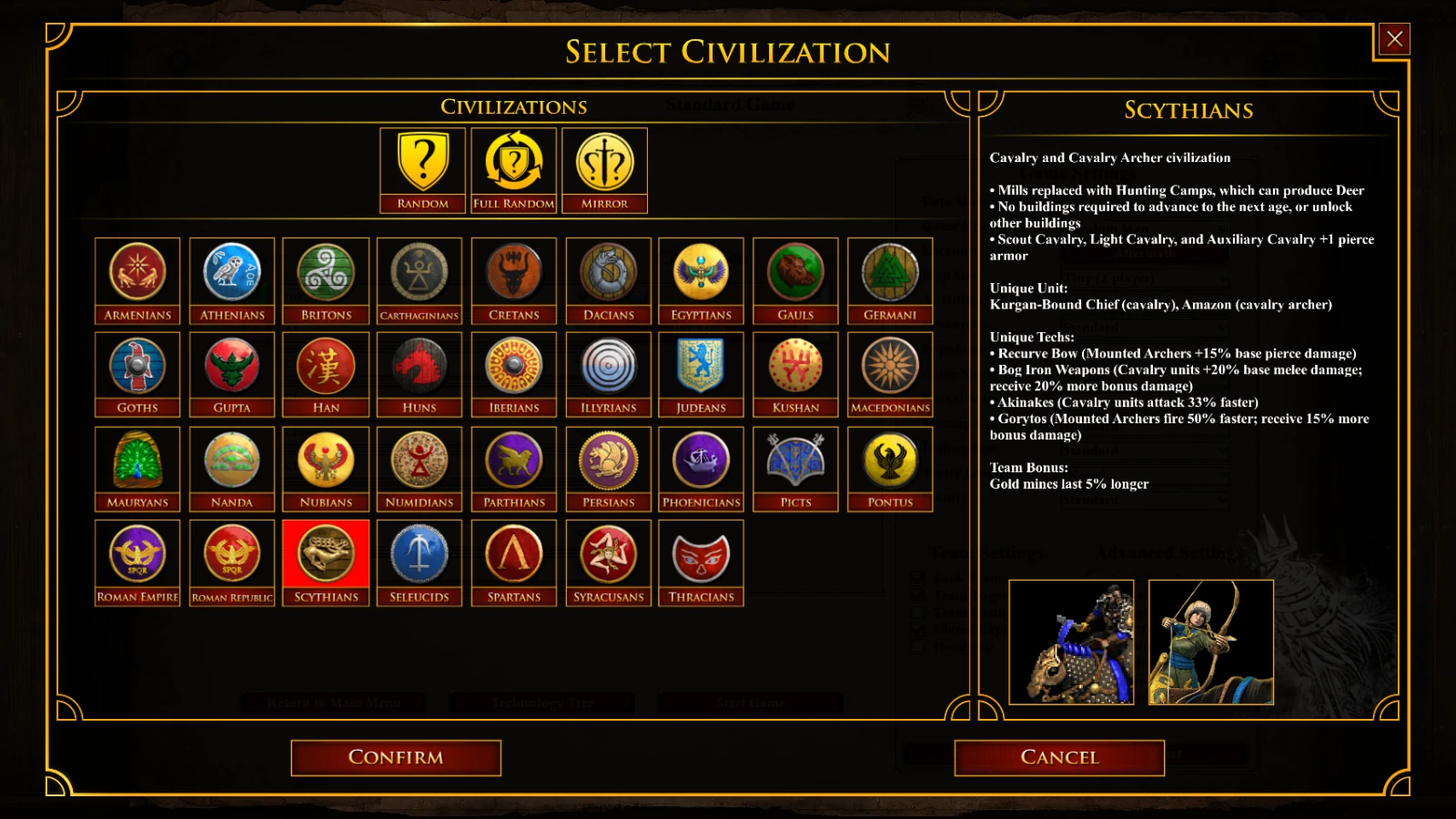Cancel civilization selection

click(x=1058, y=756)
